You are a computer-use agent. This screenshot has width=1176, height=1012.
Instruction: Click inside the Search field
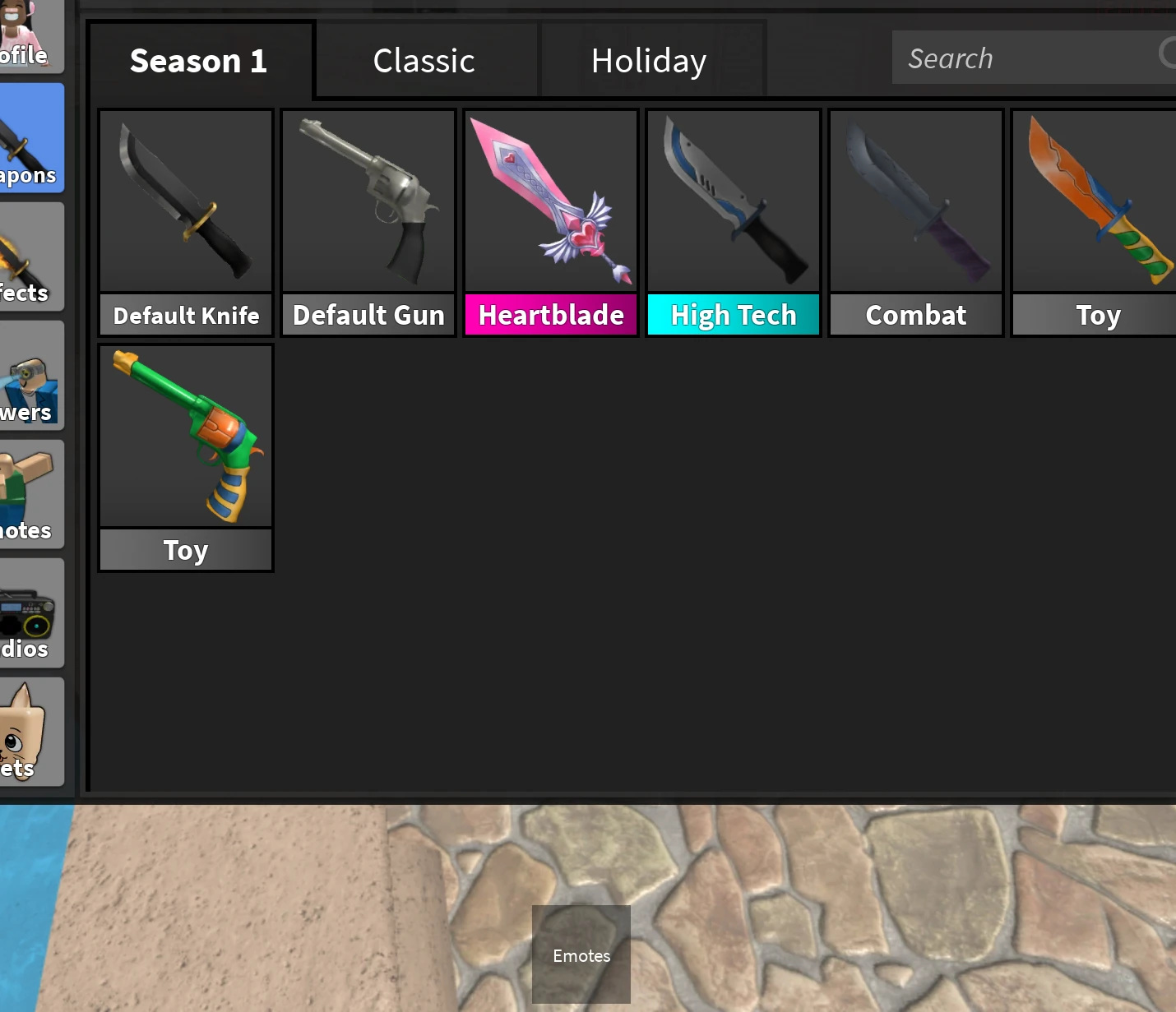(x=1028, y=58)
